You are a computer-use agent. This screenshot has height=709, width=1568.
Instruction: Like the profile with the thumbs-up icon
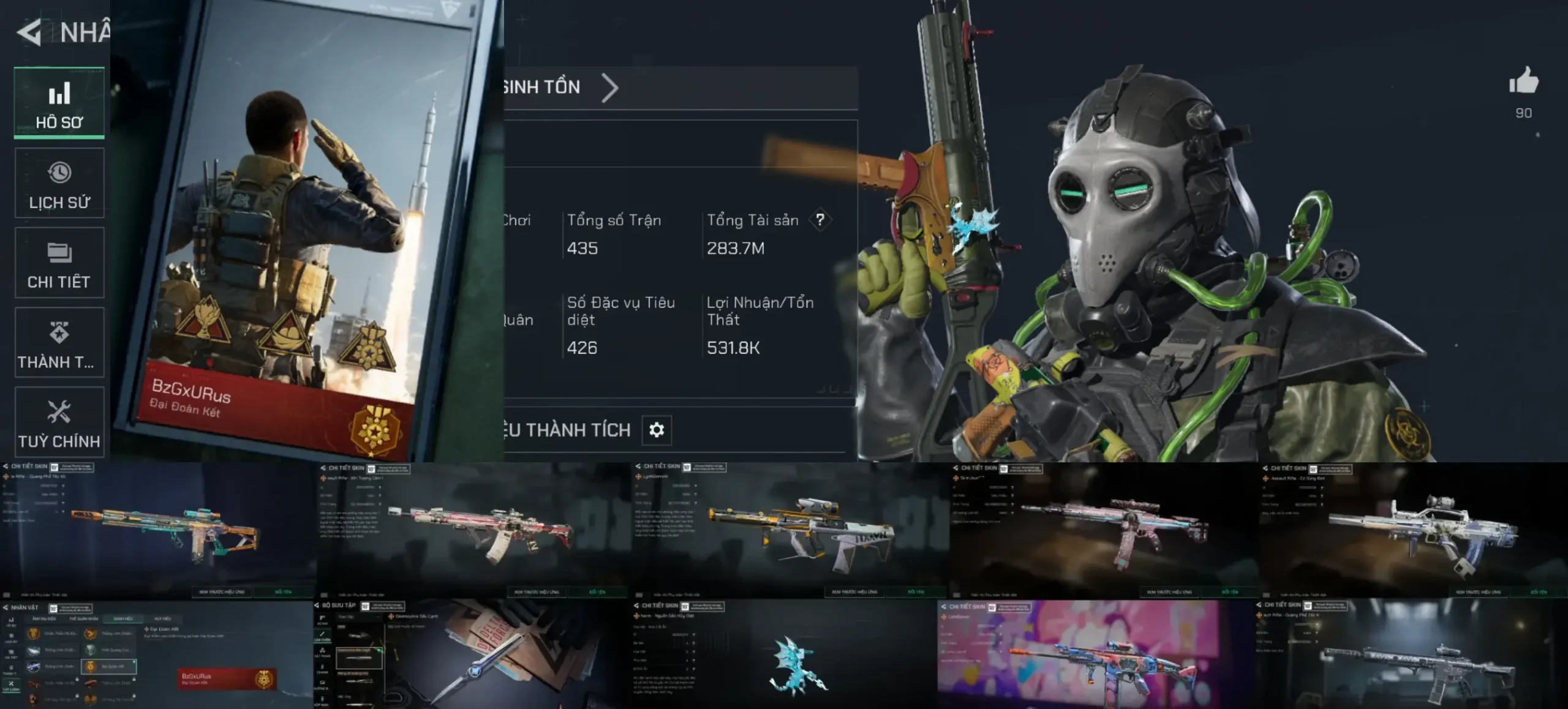click(x=1523, y=81)
